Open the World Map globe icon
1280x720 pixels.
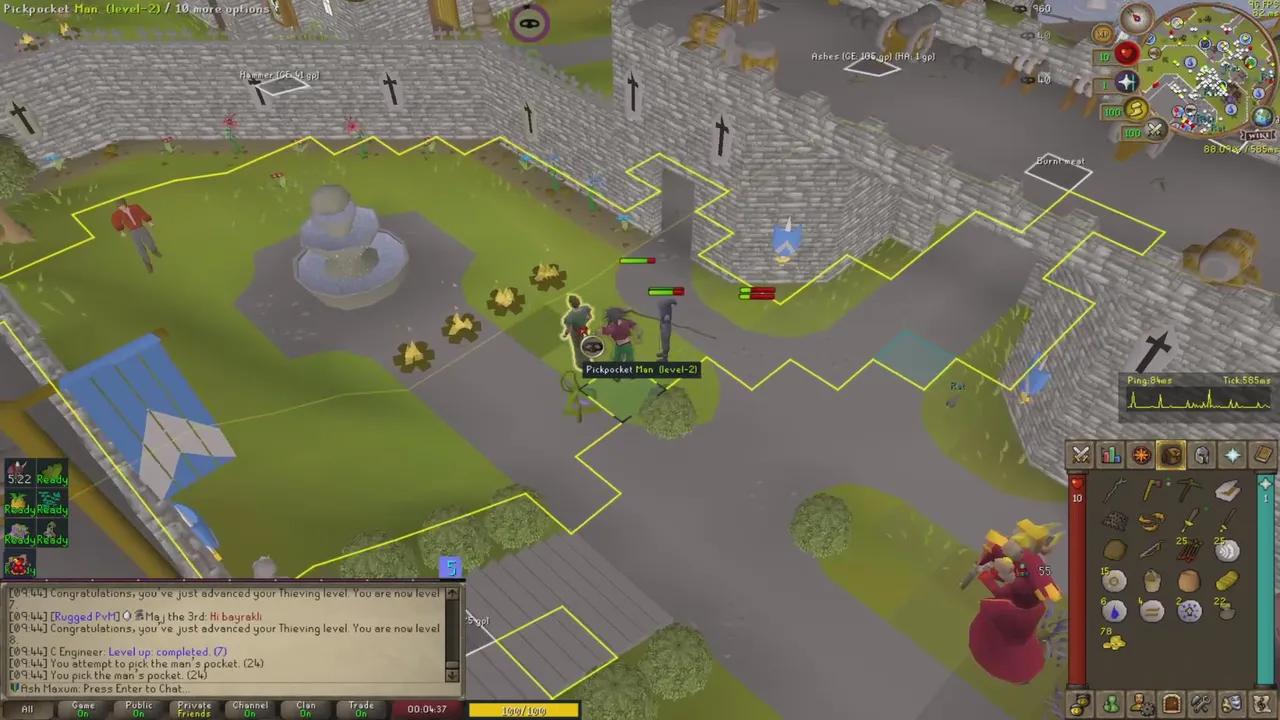1263,117
